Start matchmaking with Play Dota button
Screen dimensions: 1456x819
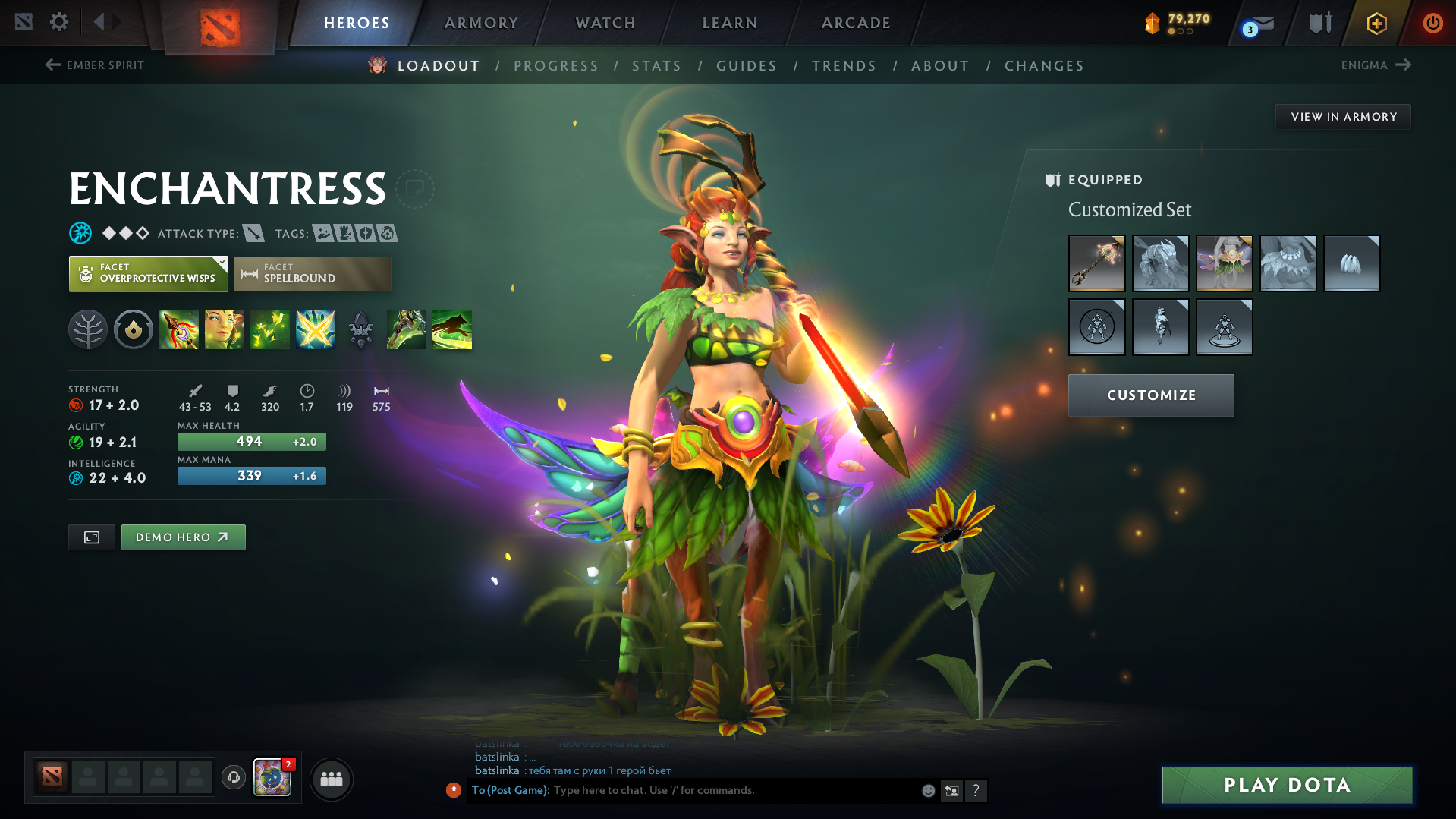click(x=1287, y=785)
